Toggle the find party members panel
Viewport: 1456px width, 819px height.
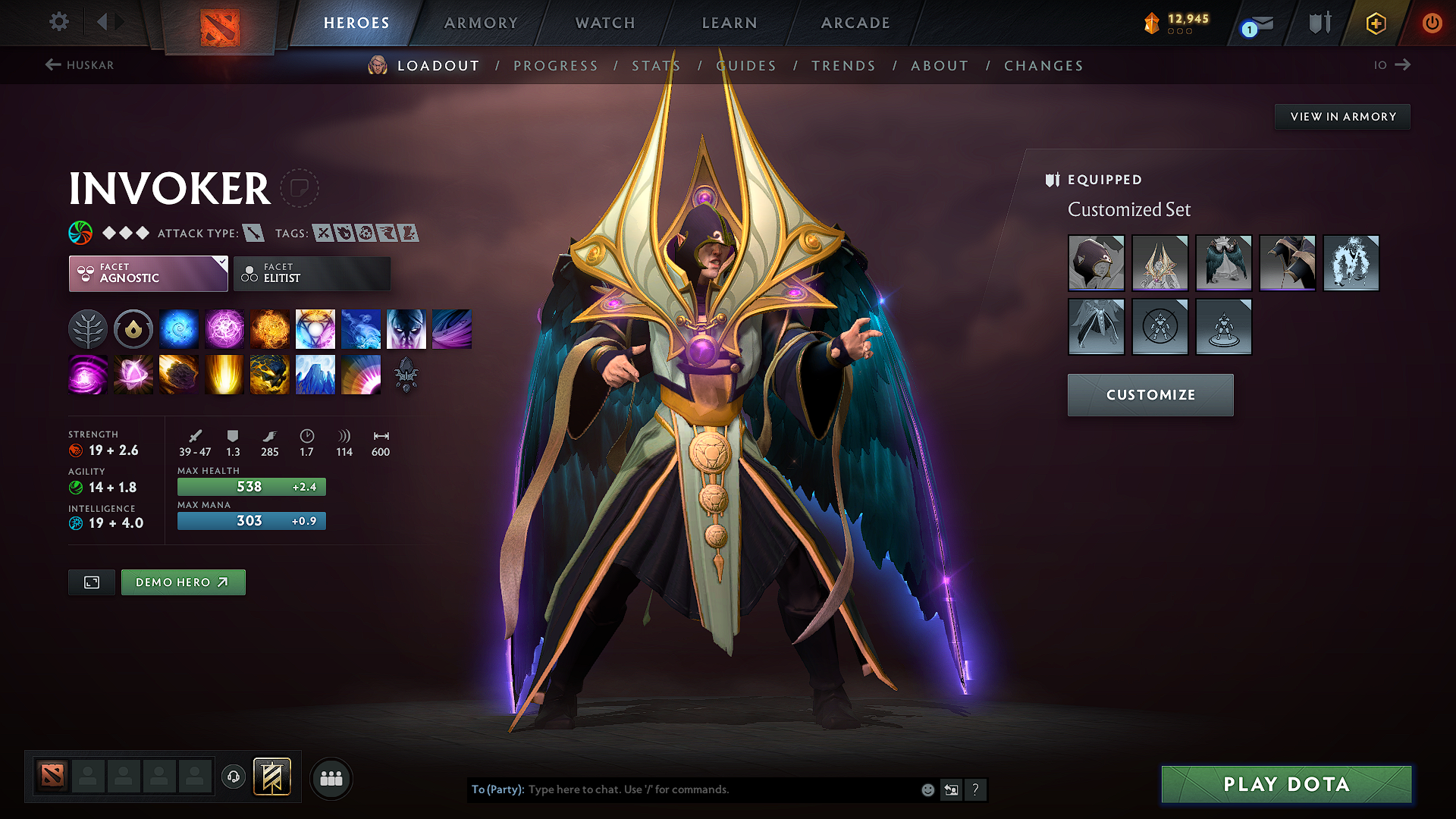[x=330, y=778]
